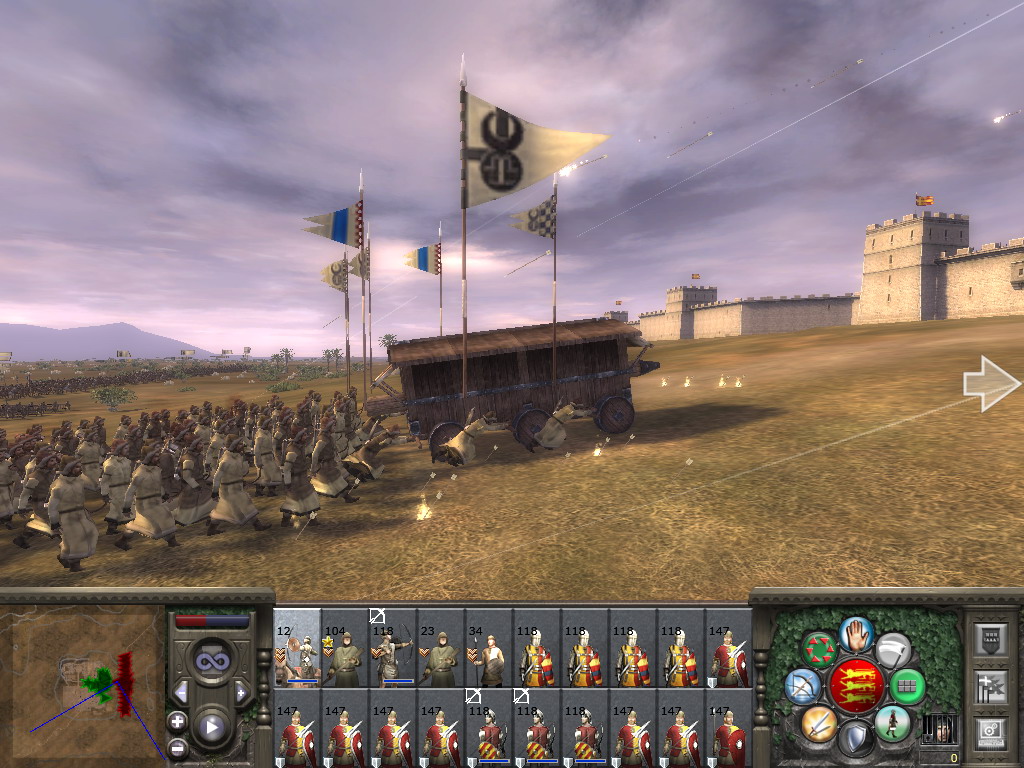The width and height of the screenshot is (1024, 768).
Task: Activate the halt command hand icon
Action: [856, 633]
